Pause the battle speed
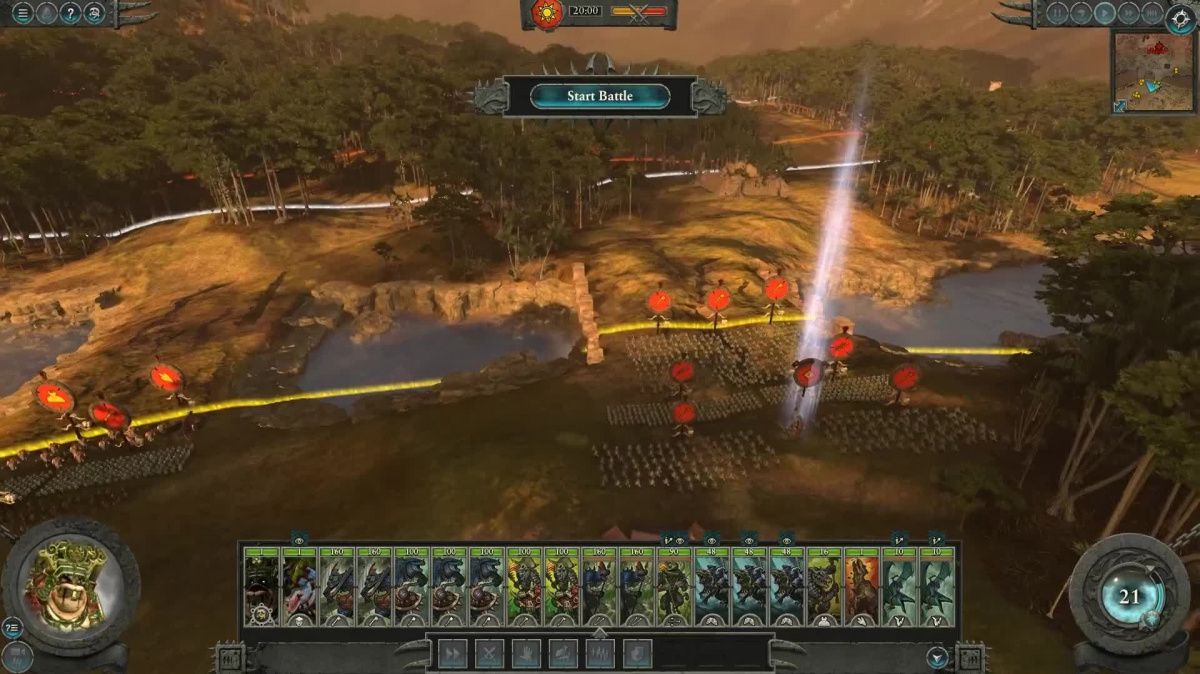The image size is (1200, 674). 1056,13
